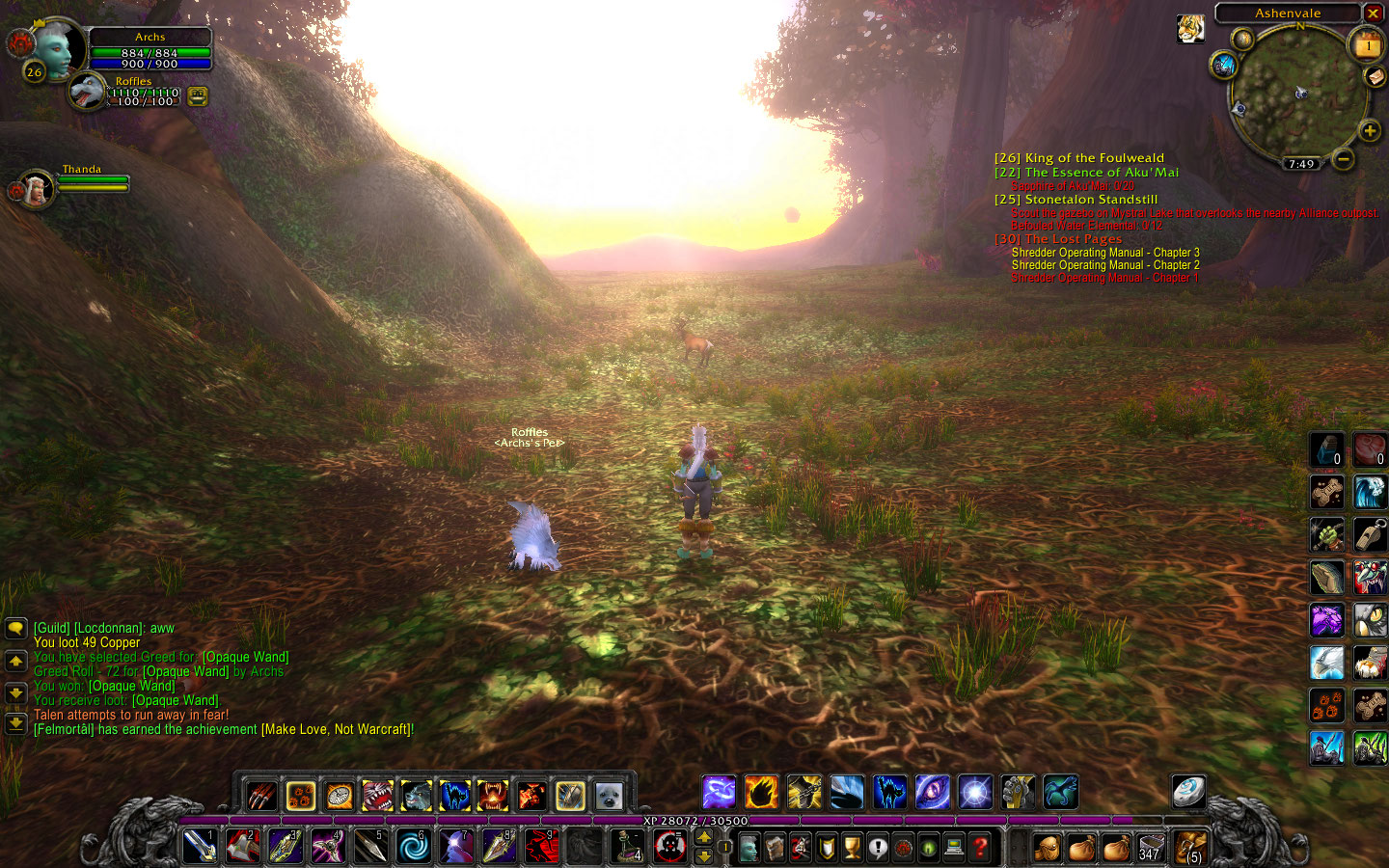Click the [Opaque Wand] link in chat
1389x868 pixels.
[x=246, y=657]
